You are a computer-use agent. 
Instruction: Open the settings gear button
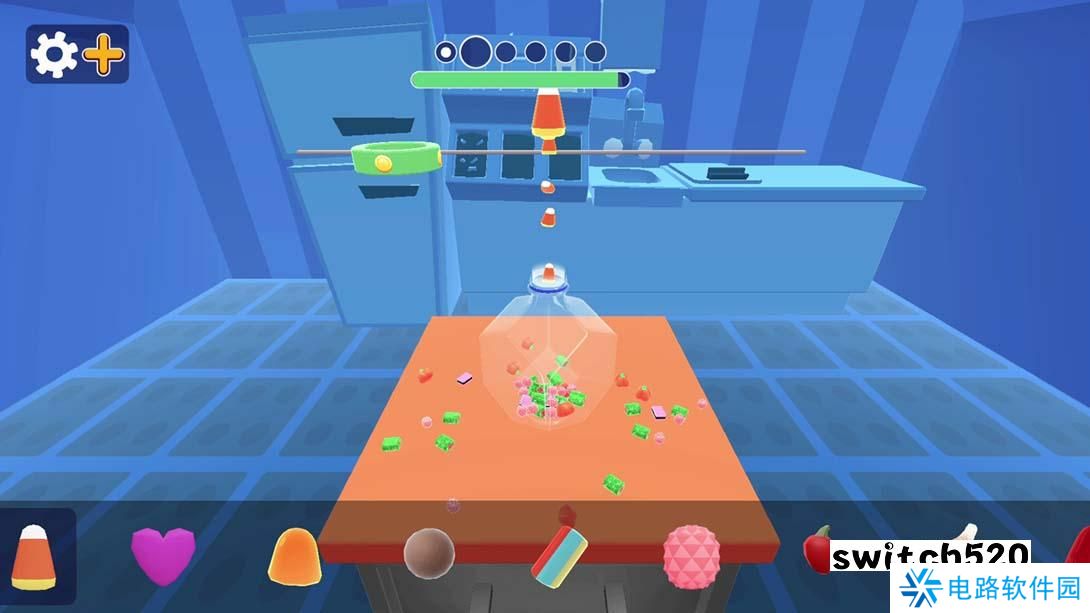click(x=54, y=55)
